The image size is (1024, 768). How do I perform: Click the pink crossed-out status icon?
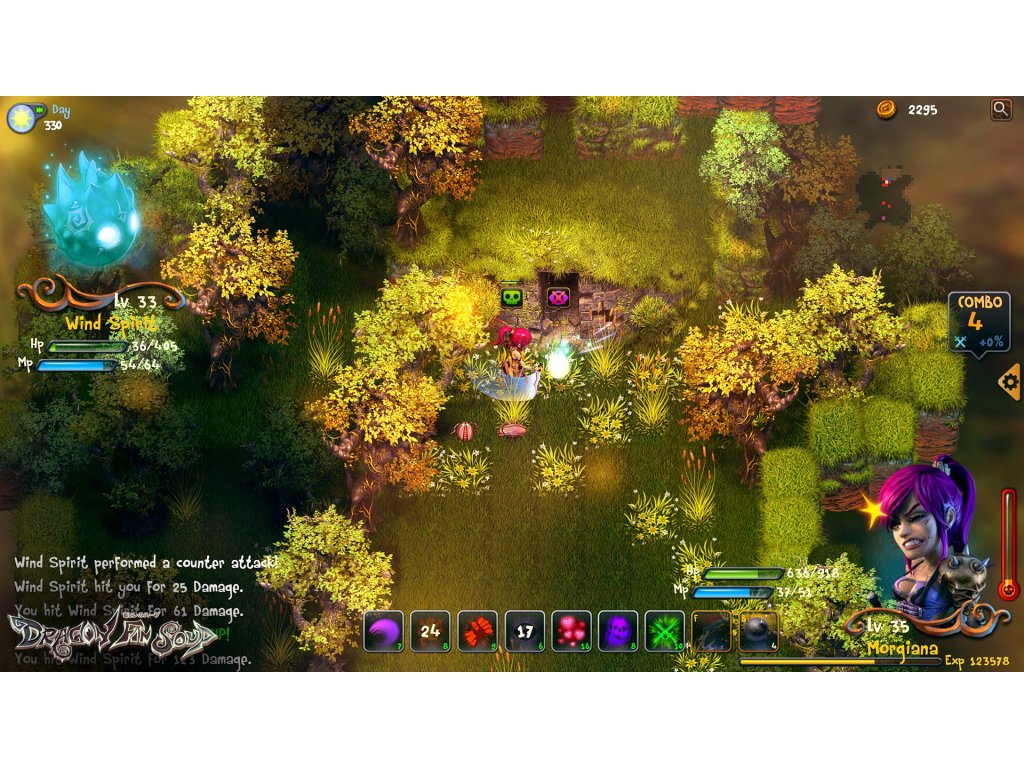558,297
